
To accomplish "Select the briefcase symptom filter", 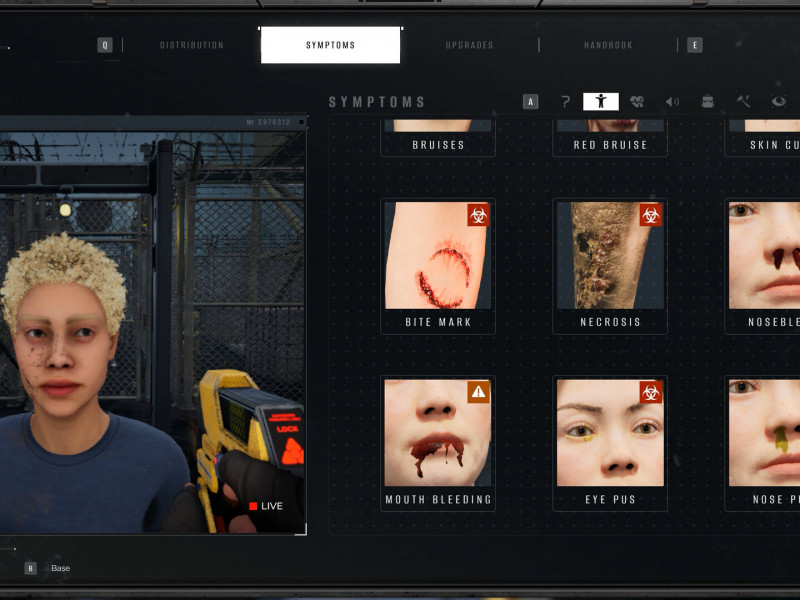I will 708,101.
